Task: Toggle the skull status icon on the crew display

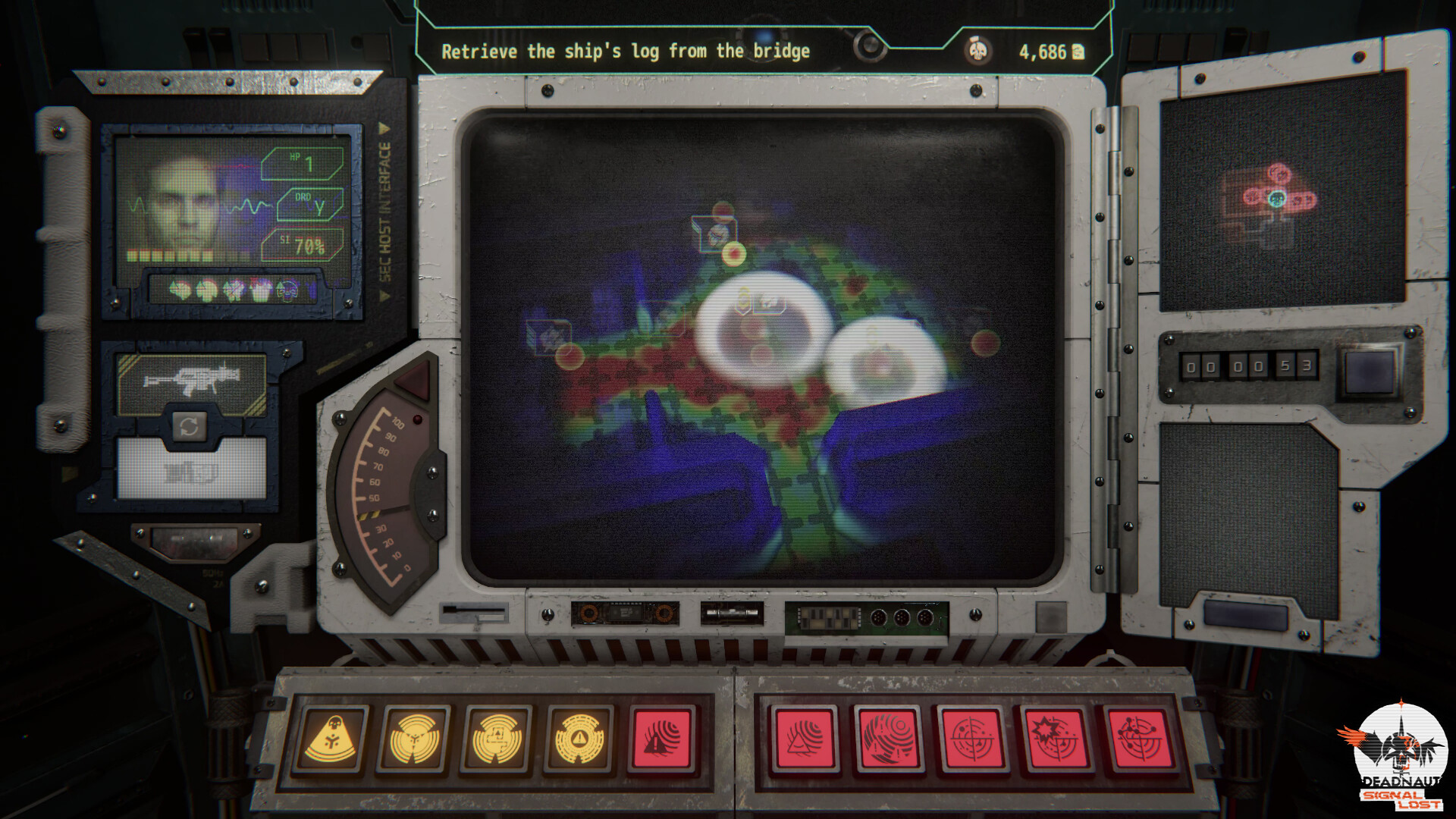Action: click(x=287, y=289)
